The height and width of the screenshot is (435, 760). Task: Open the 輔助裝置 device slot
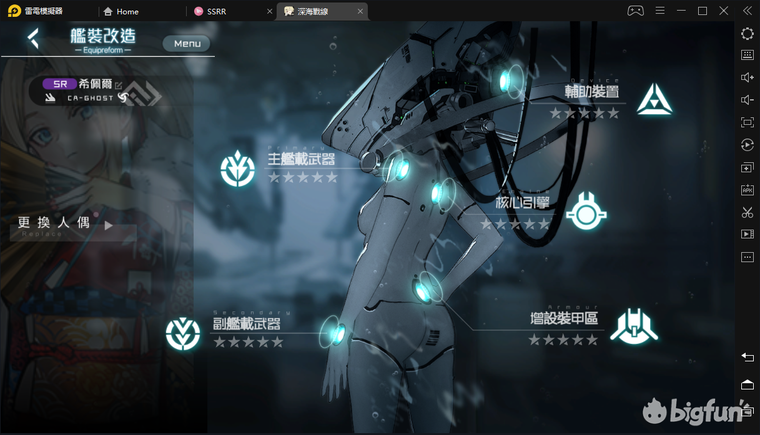click(x=655, y=97)
